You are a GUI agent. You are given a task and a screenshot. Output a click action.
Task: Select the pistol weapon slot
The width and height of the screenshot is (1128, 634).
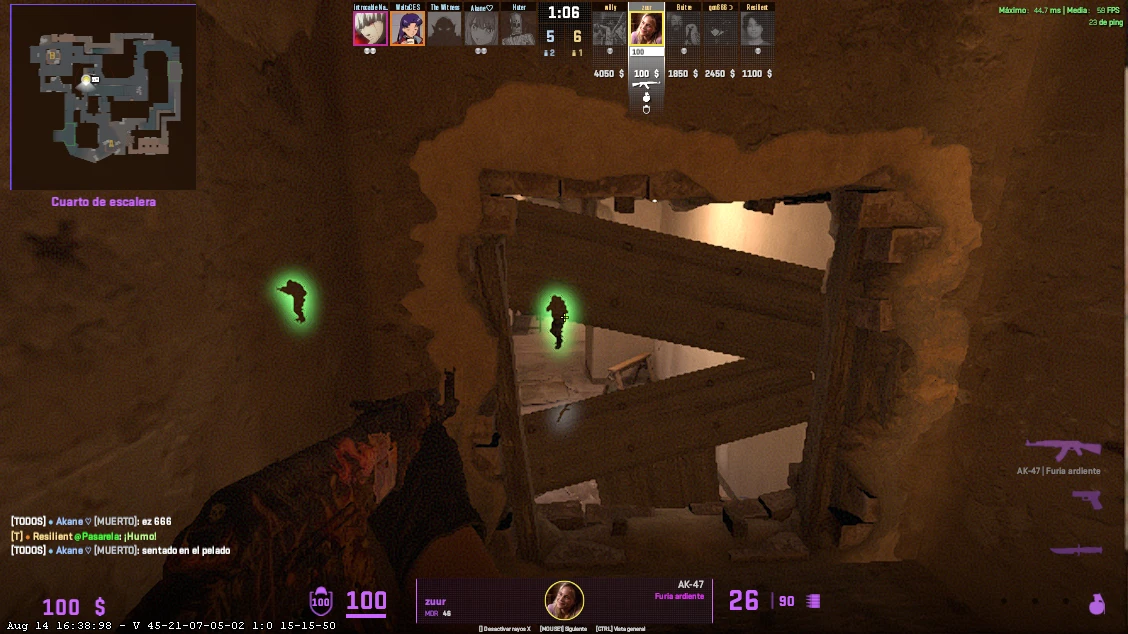click(1086, 499)
